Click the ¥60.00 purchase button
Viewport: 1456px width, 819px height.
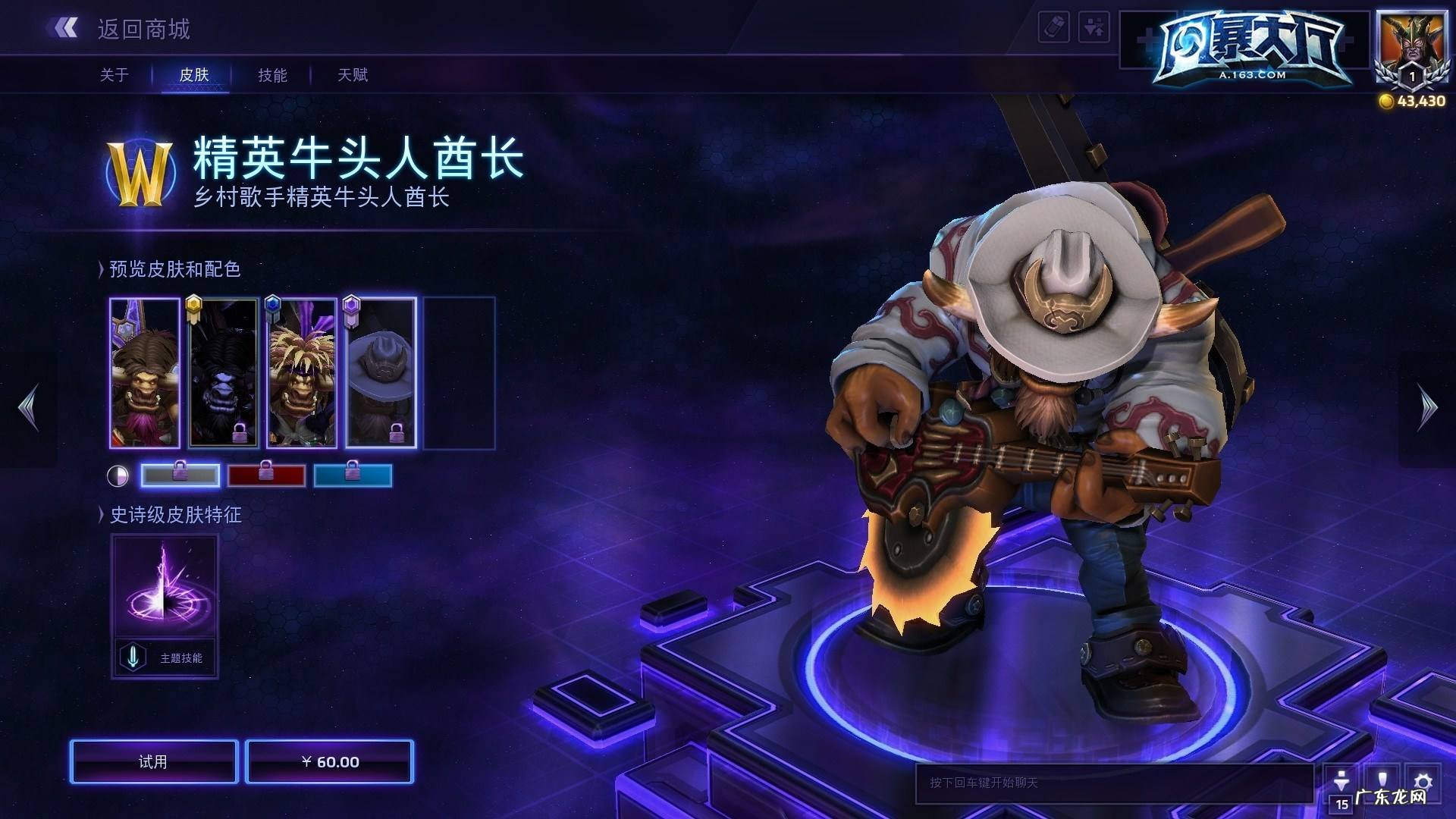point(330,762)
